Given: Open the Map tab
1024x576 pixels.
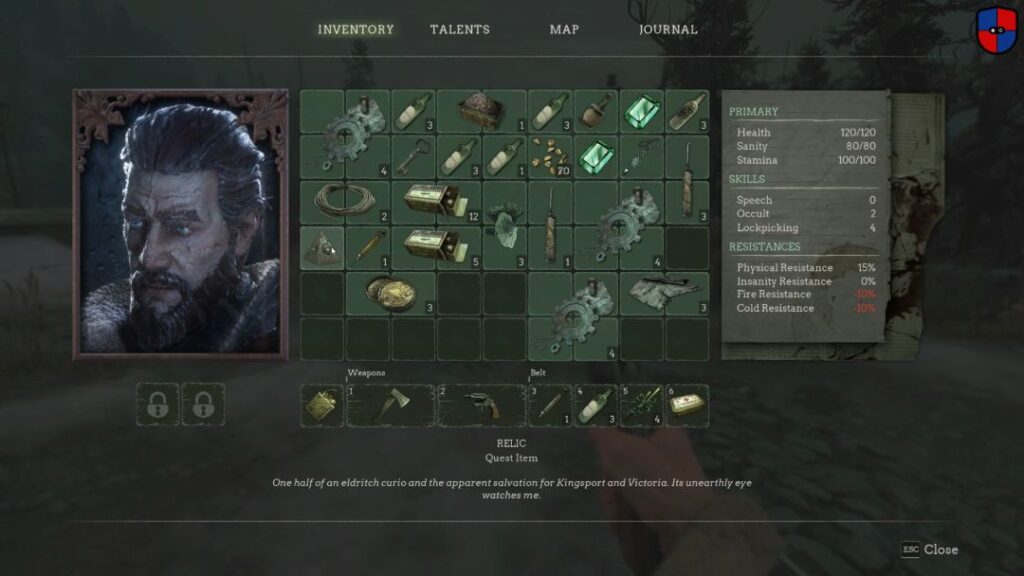Looking at the screenshot, I should tap(564, 30).
